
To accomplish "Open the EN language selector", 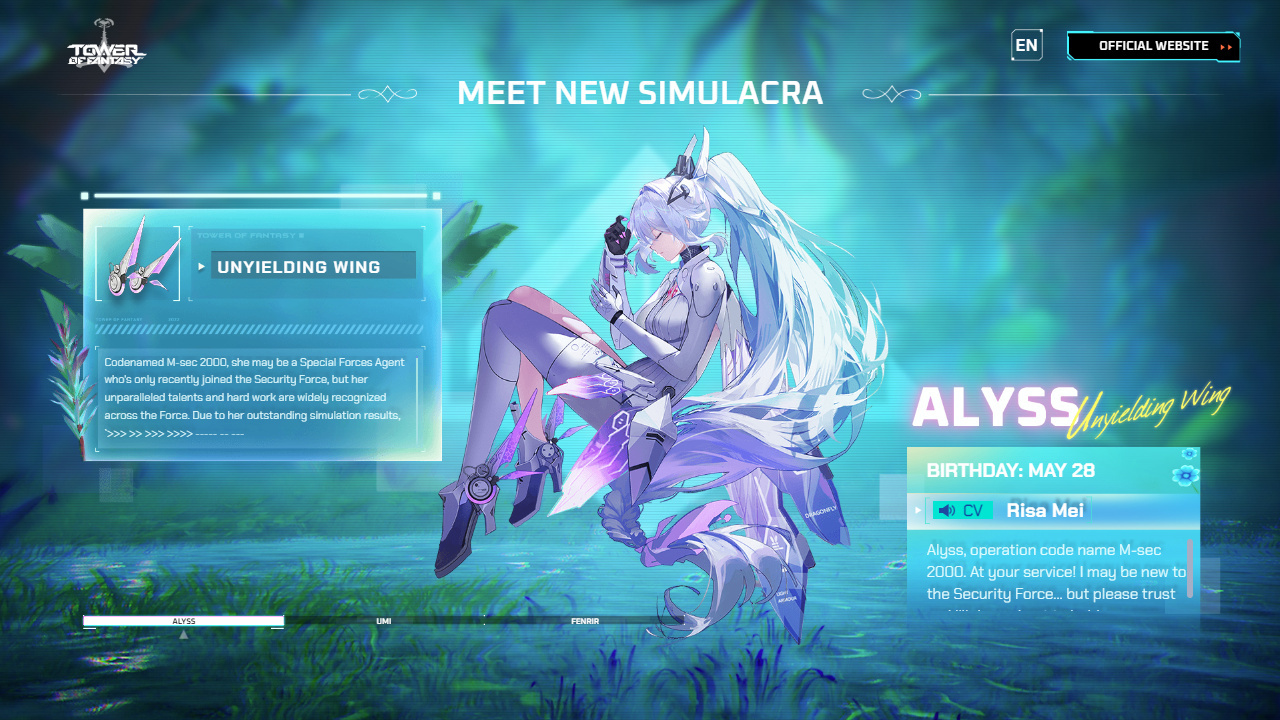I will point(1026,45).
